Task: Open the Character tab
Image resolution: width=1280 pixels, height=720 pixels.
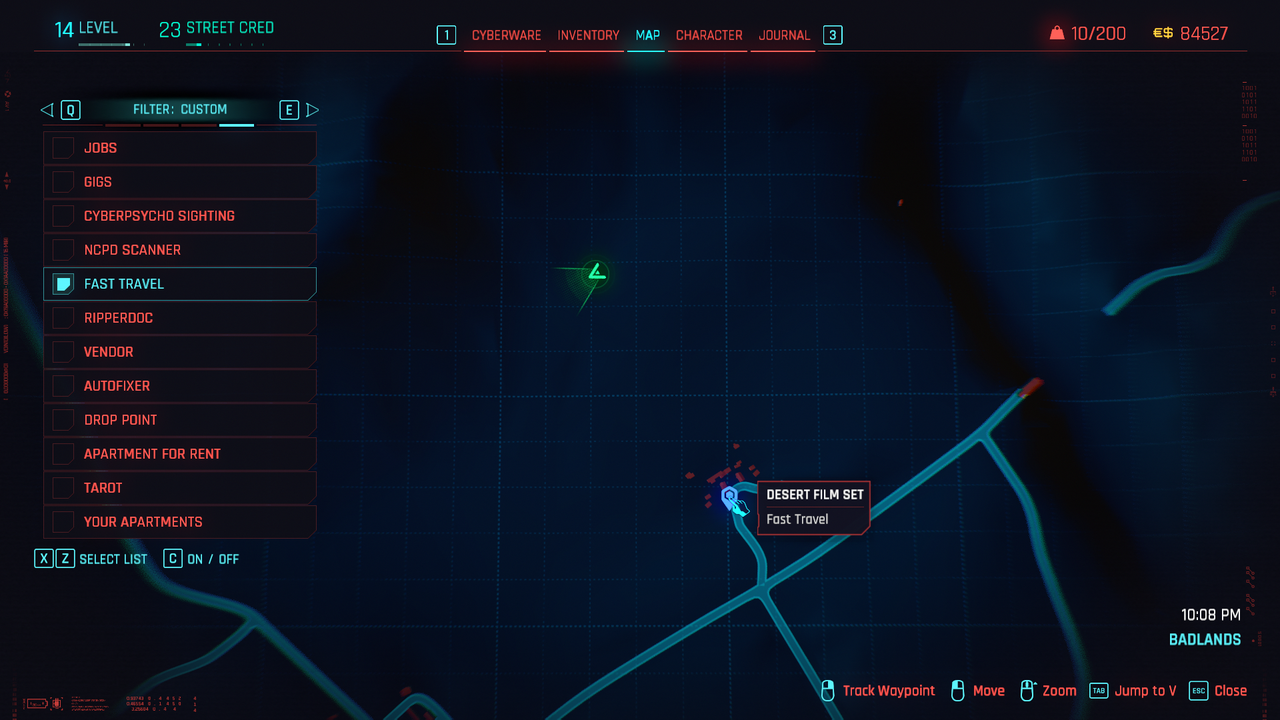Action: point(709,35)
